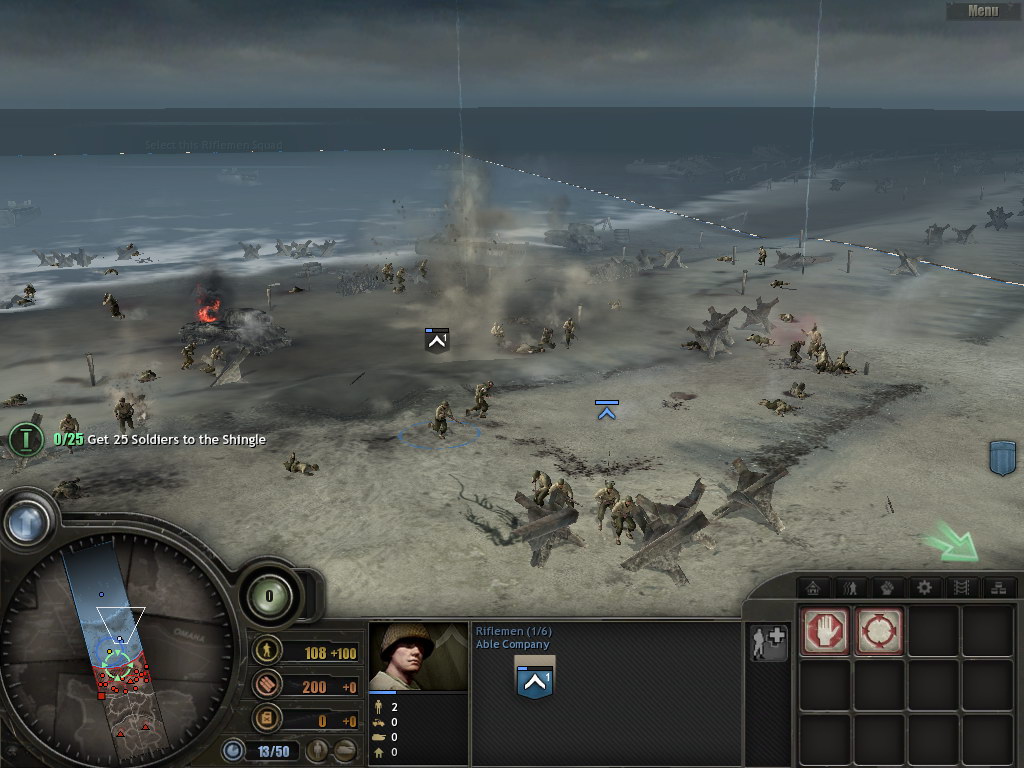Select the Riflemen soldier portrait
1024x768 pixels.
pyautogui.click(x=418, y=656)
